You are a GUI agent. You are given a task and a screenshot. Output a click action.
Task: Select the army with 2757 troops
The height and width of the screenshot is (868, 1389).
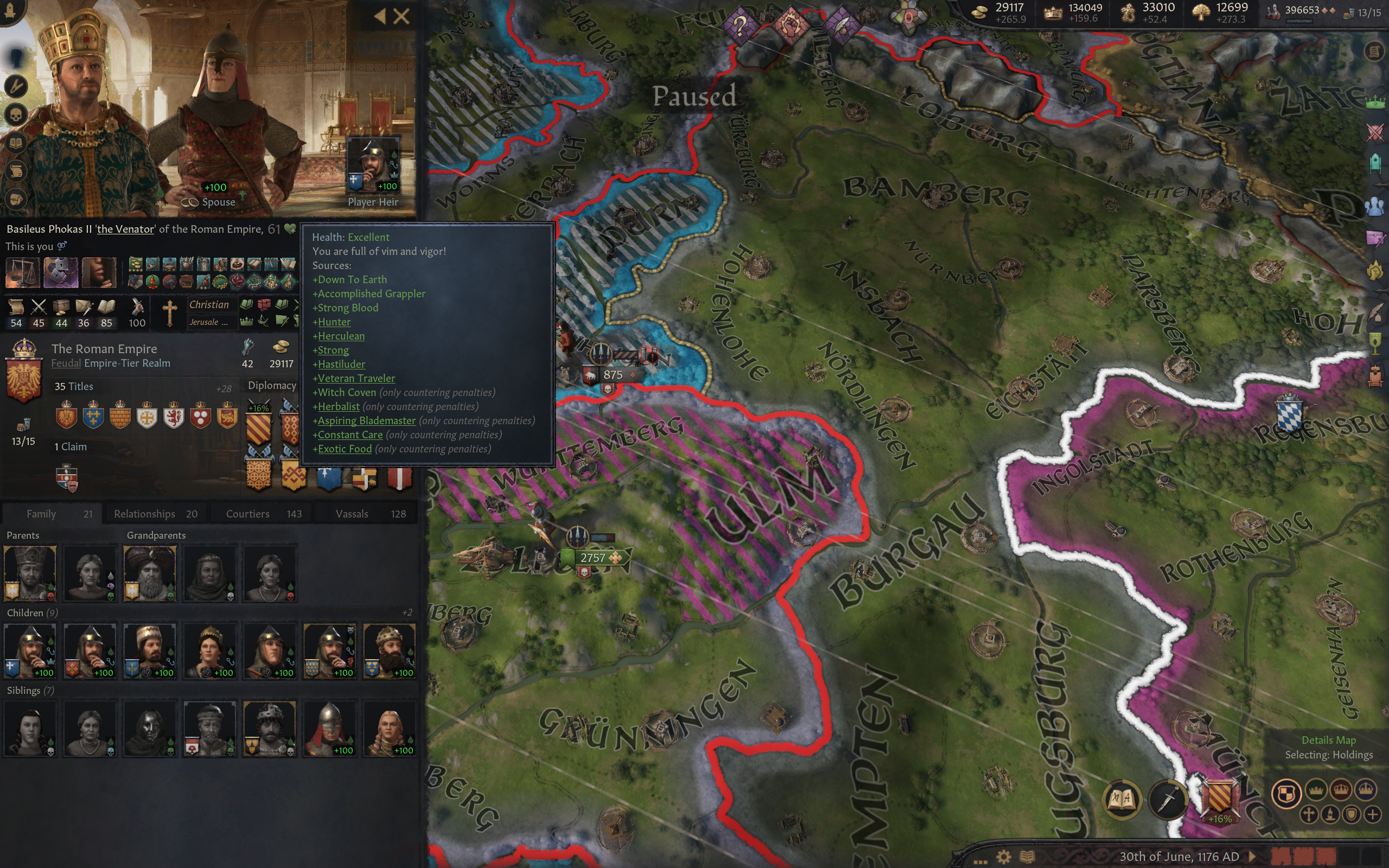click(x=592, y=558)
